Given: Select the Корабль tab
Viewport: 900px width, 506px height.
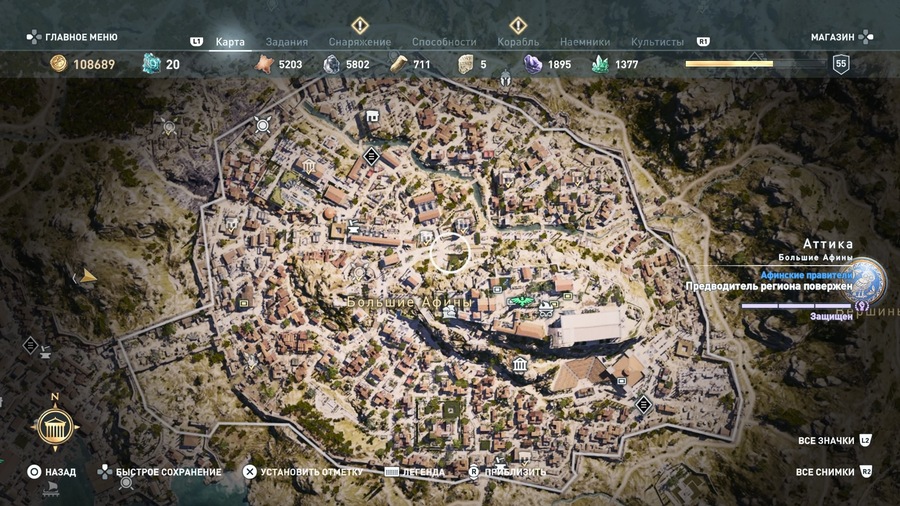Looking at the screenshot, I should click(518, 43).
